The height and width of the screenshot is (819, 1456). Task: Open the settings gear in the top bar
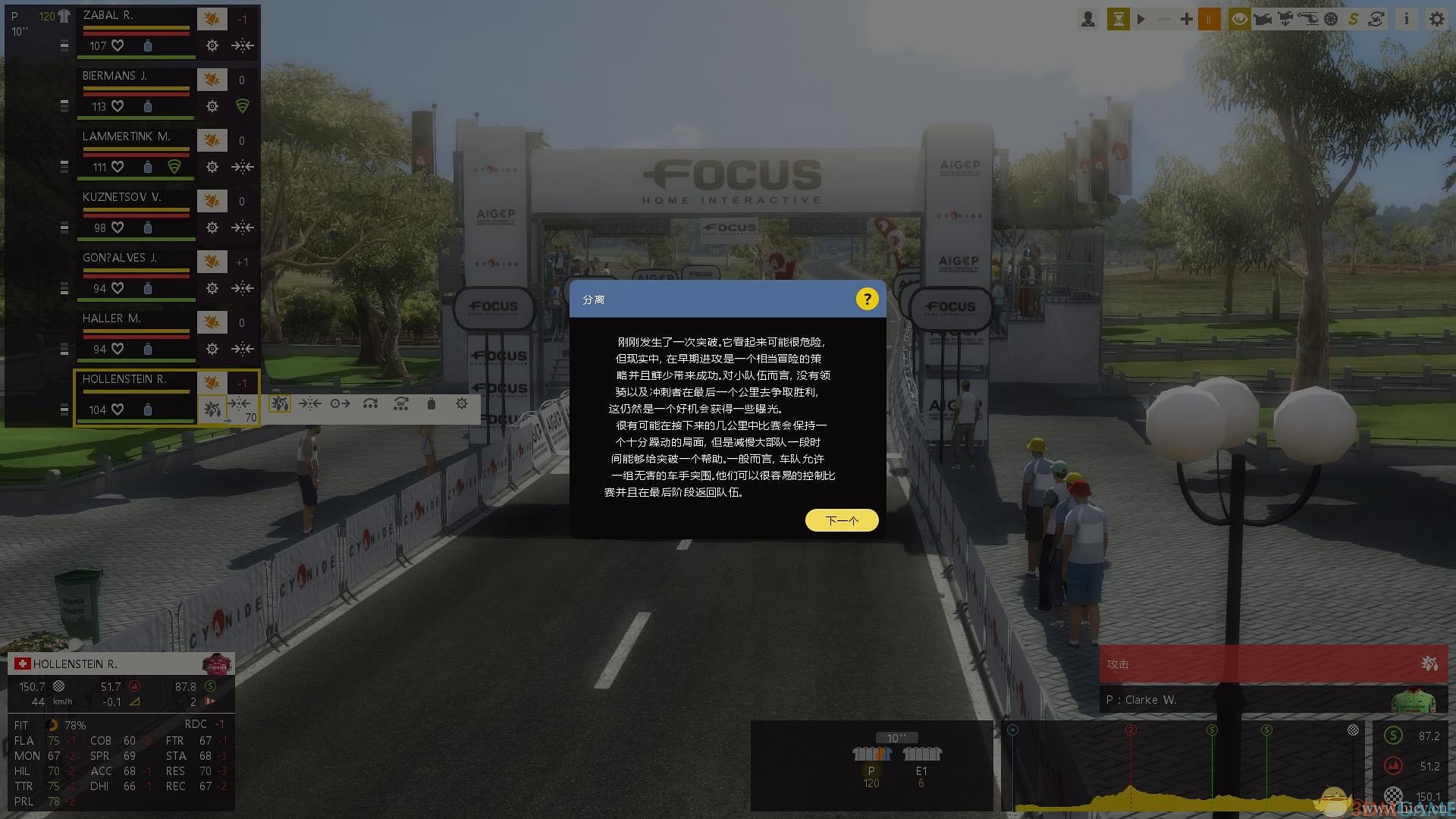(1436, 19)
